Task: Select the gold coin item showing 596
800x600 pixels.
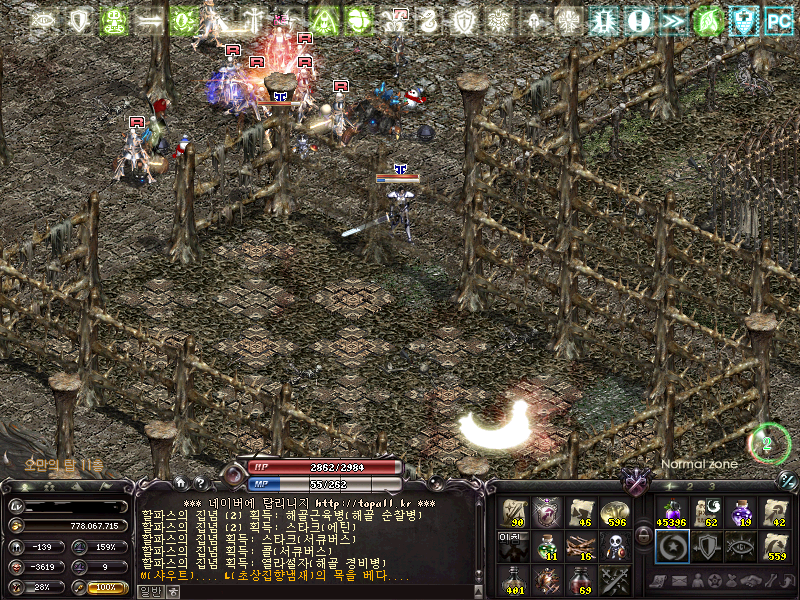Action: 613,512
